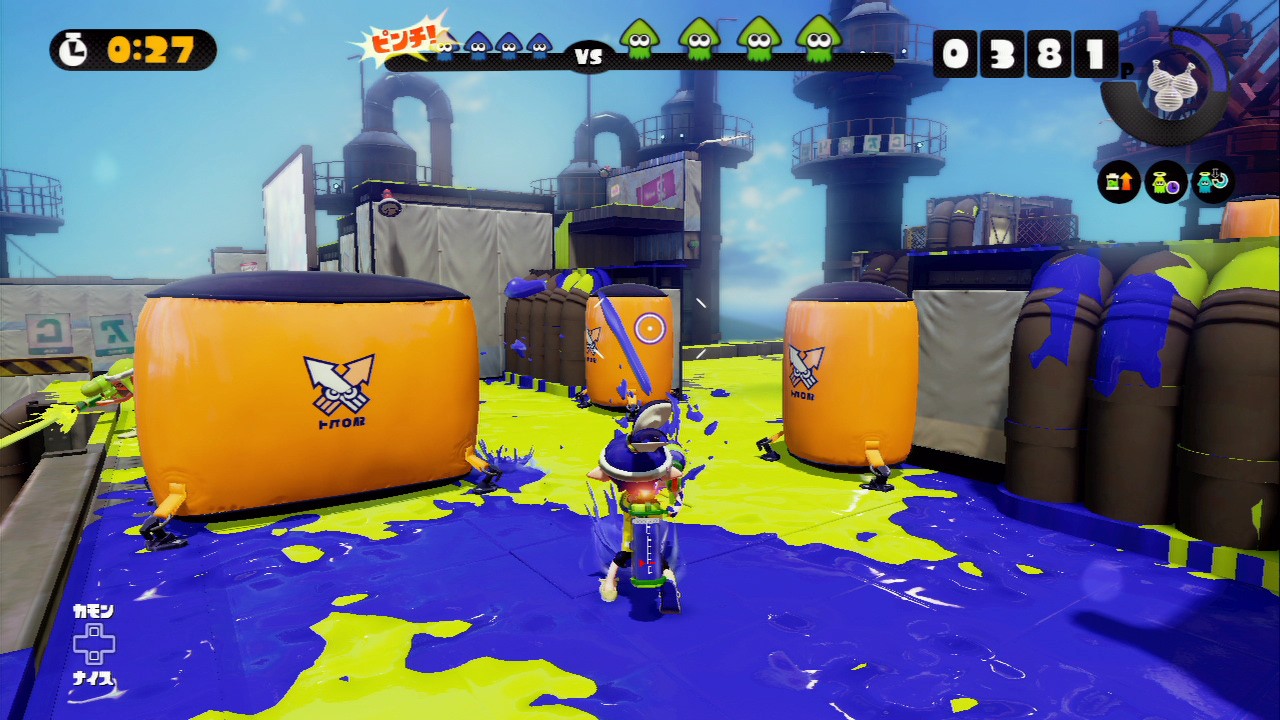Click the P point indicator beside the score

click(x=1127, y=70)
